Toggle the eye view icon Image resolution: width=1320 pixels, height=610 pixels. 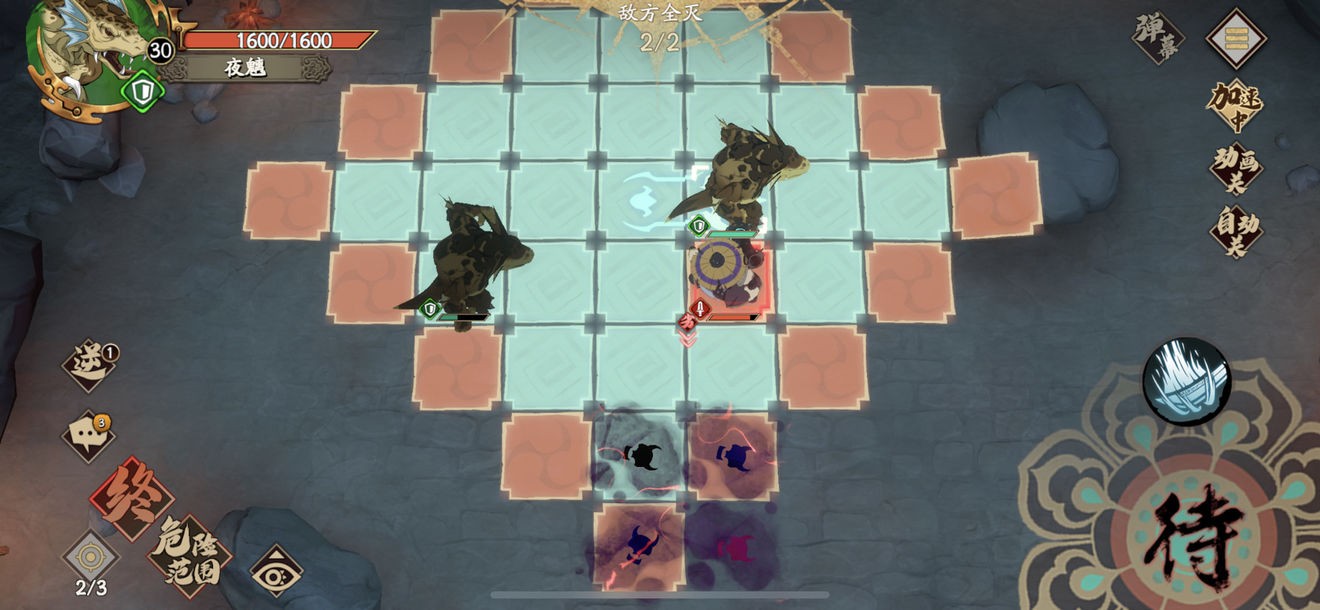276,572
